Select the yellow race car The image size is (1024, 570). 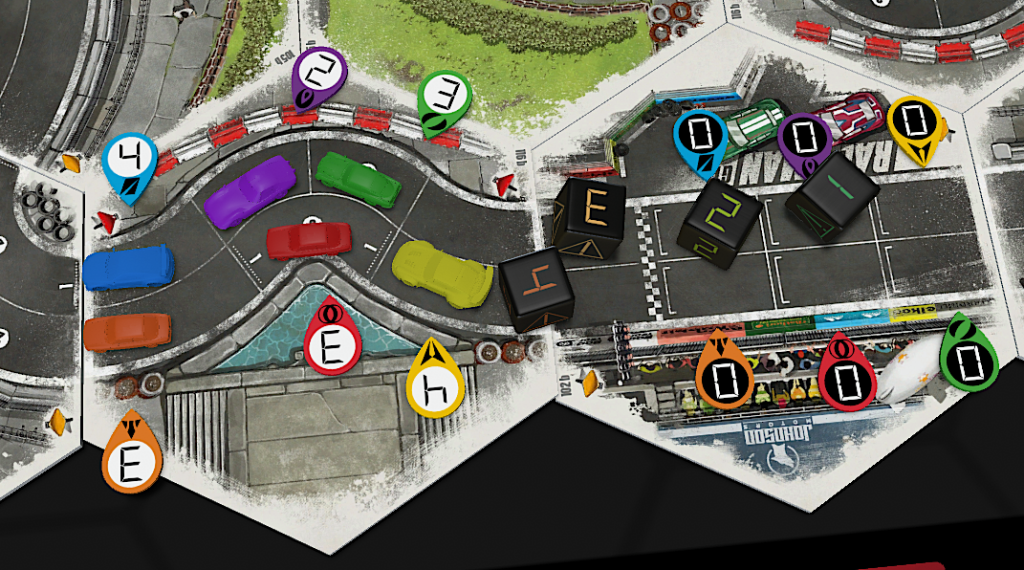coord(443,272)
